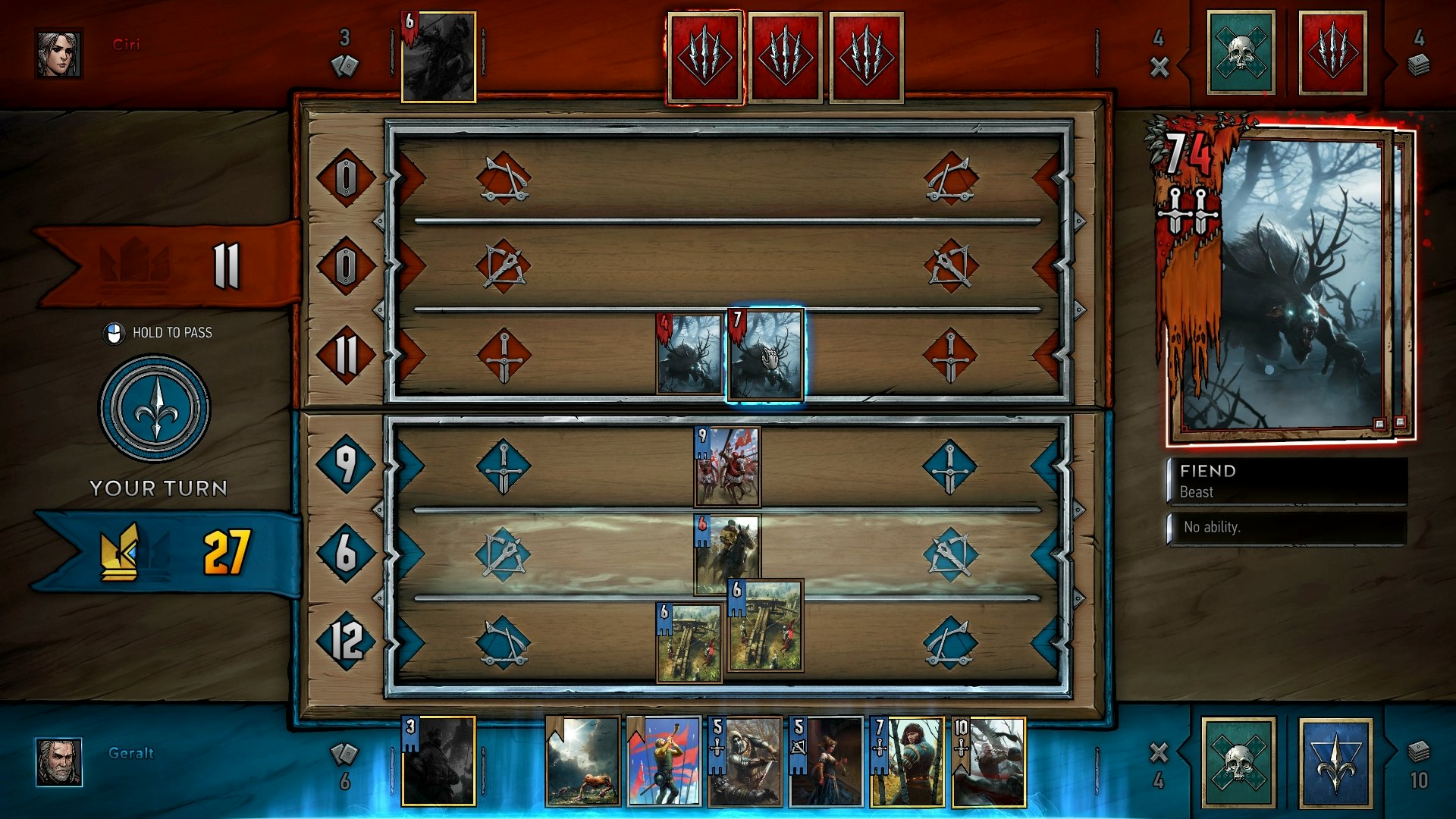Click the No ability text under FIEND
This screenshot has width=1456, height=819.
[x=1211, y=528]
